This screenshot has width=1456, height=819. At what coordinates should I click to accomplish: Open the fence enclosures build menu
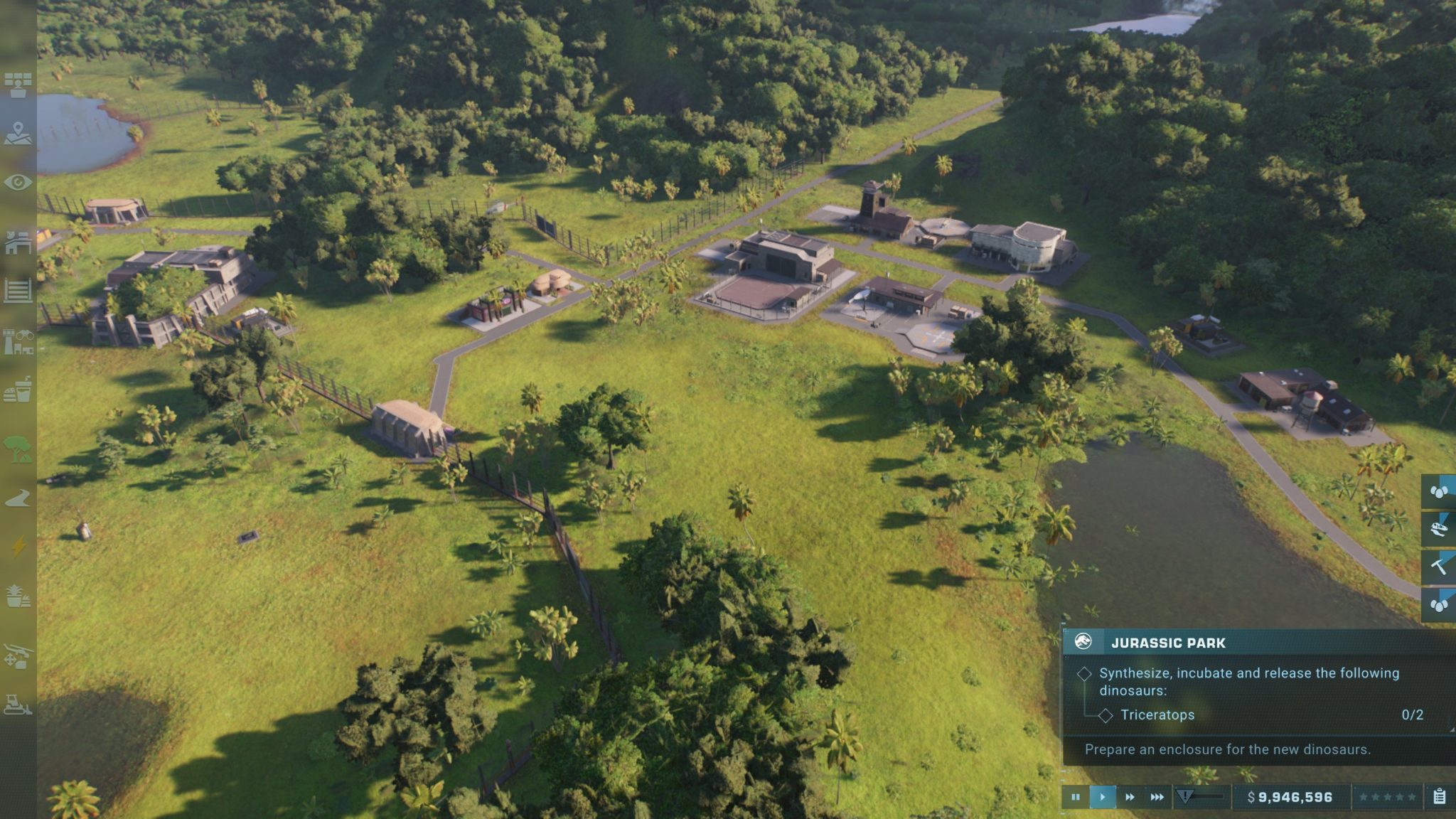click(18, 291)
